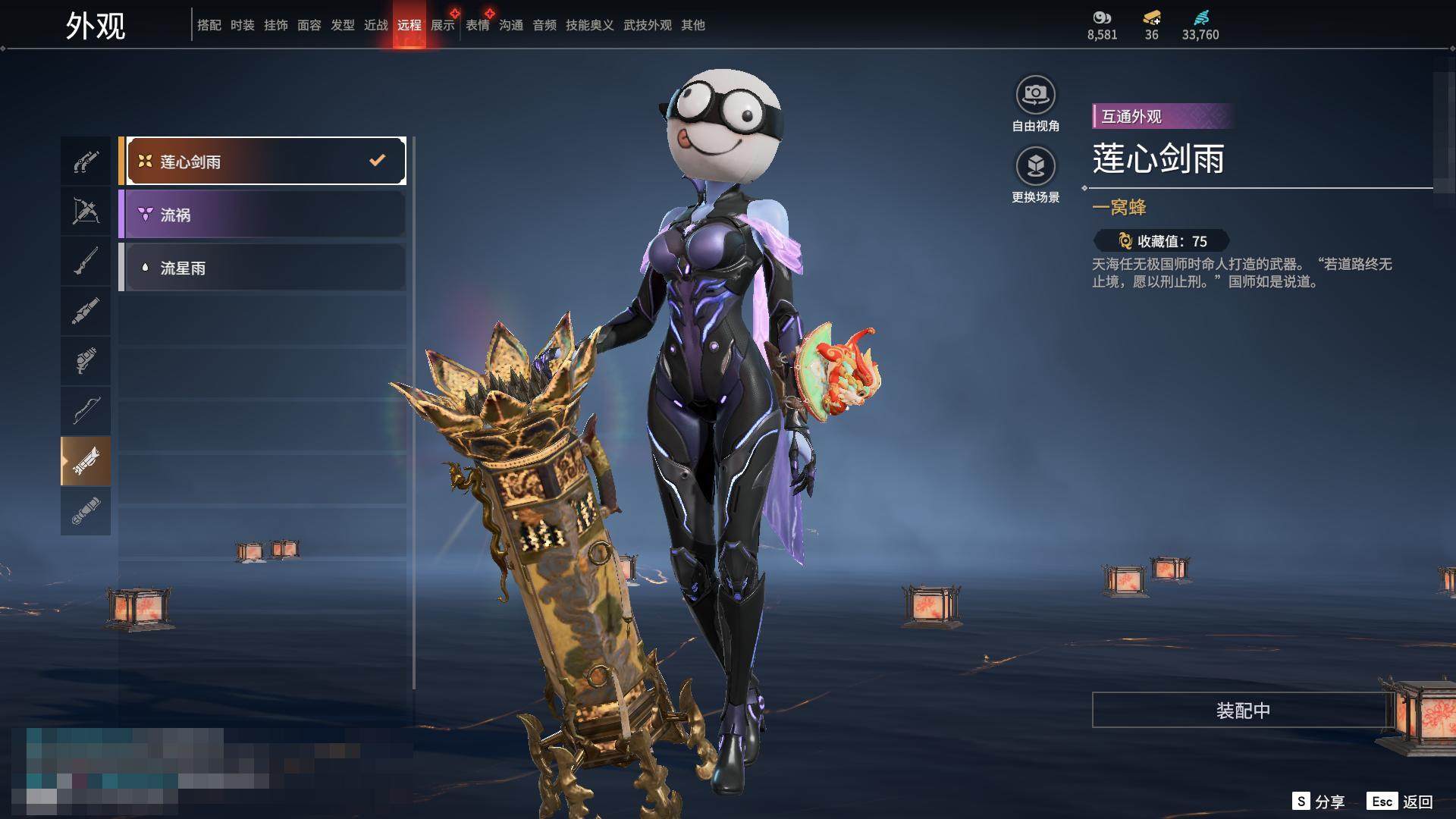Go to the 挂饰 tab
The height and width of the screenshot is (819, 1456).
coord(276,25)
